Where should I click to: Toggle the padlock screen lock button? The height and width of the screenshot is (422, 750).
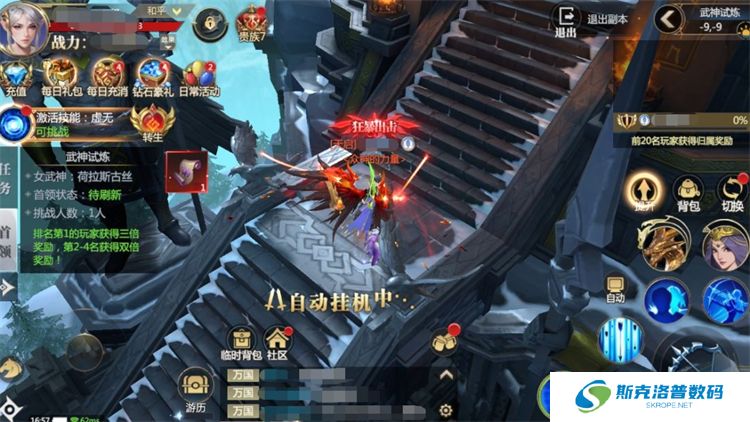pyautogui.click(x=209, y=20)
